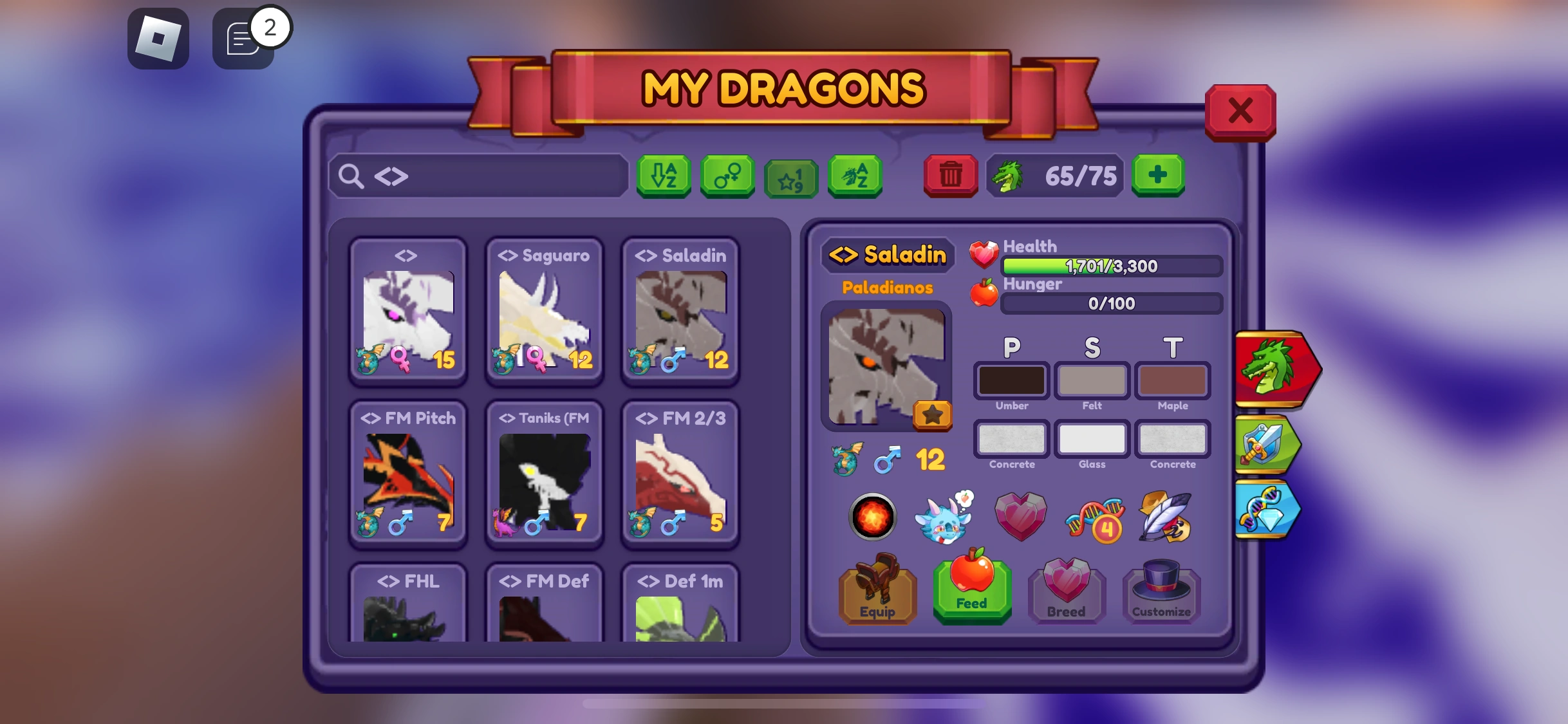Toggle the star level sort filter

790,175
